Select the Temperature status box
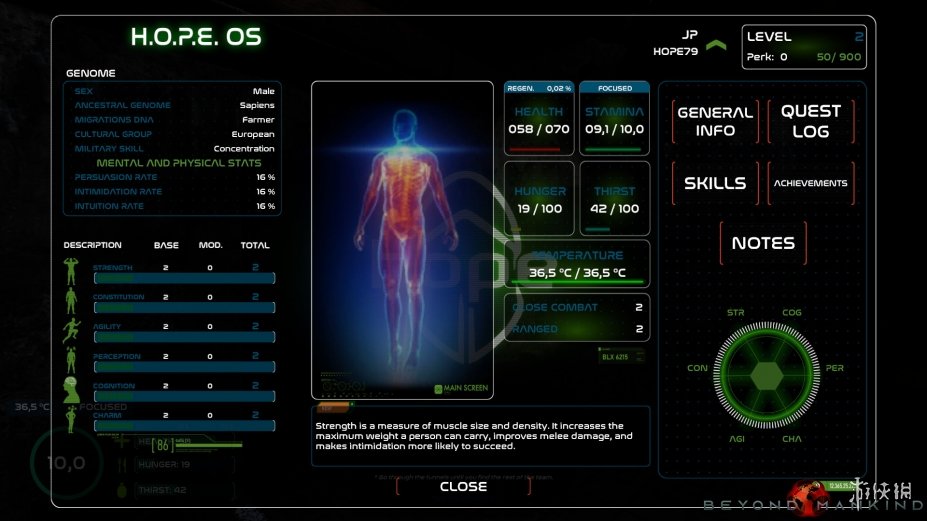927x521 pixels. tap(577, 264)
